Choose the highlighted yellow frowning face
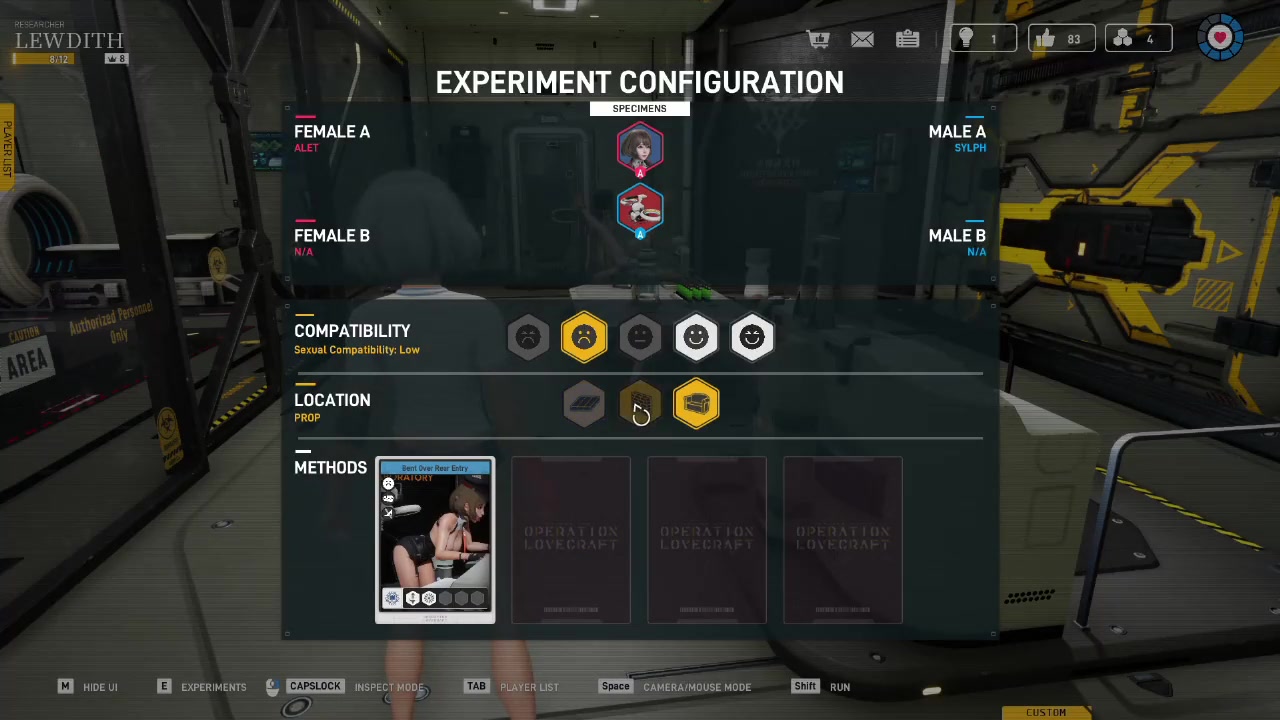 pos(584,338)
